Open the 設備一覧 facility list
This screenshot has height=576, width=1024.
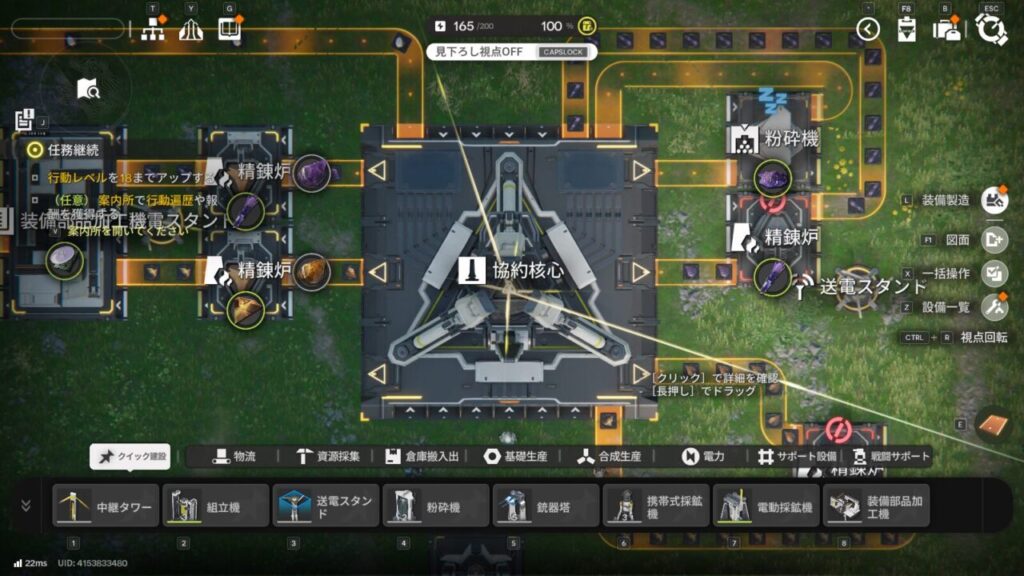(x=994, y=307)
